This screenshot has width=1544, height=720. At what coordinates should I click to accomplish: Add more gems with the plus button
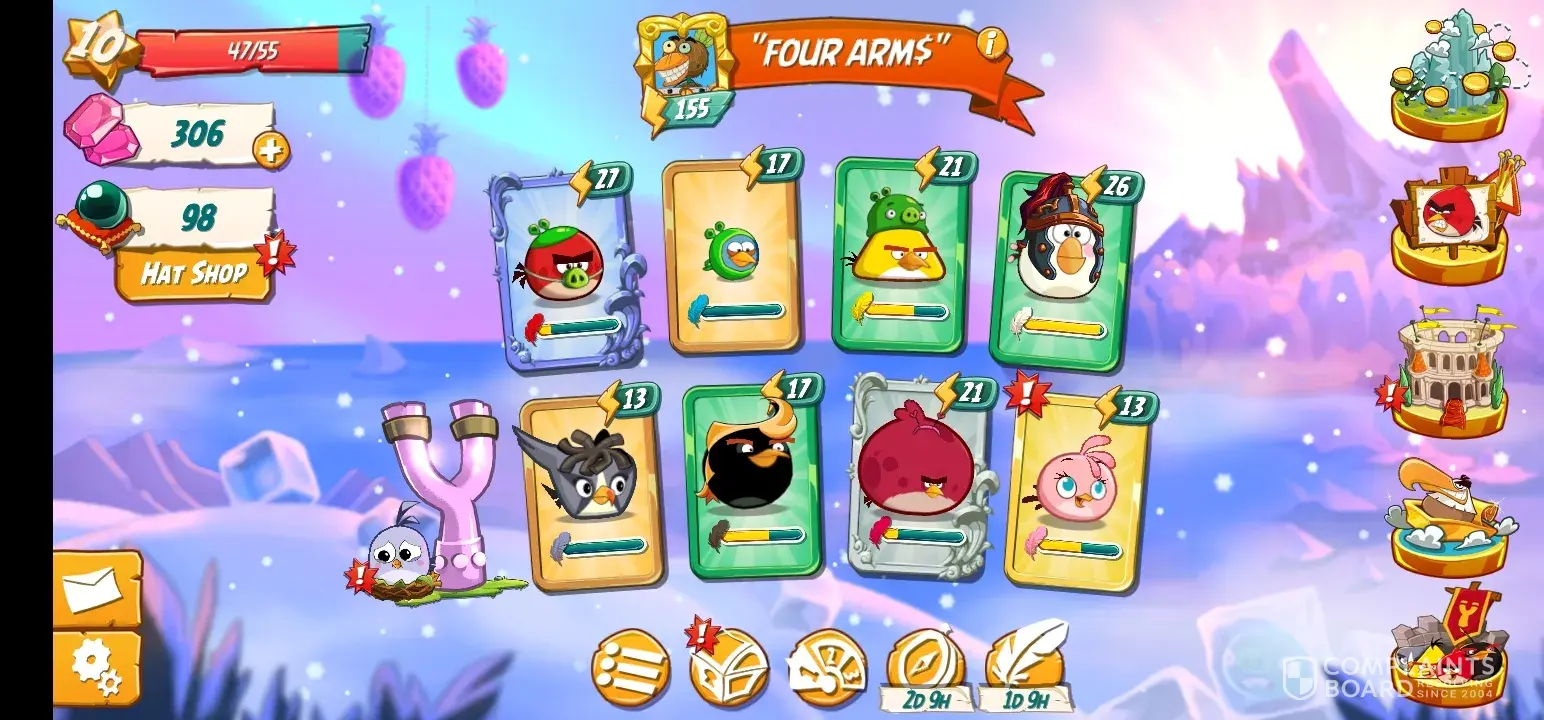pos(270,150)
